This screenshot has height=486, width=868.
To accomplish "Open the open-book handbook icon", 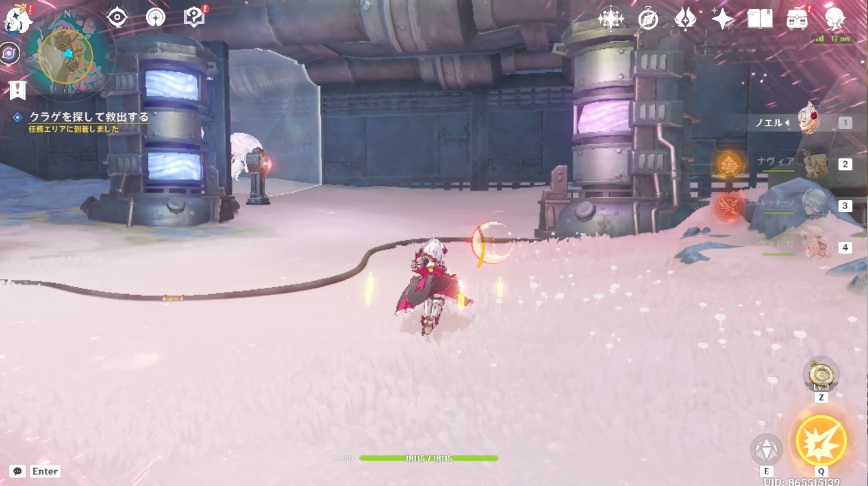I will click(x=760, y=18).
